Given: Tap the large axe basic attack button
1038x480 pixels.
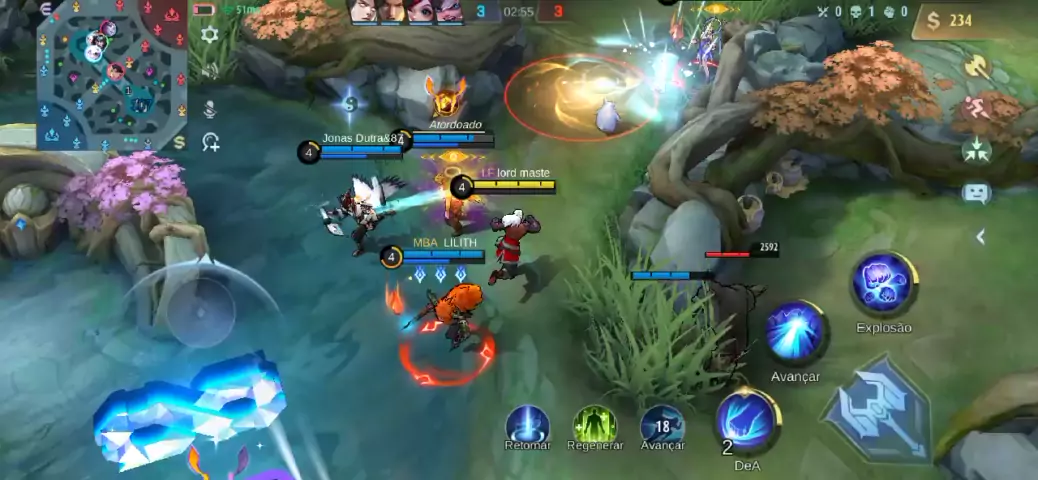Looking at the screenshot, I should tap(876, 412).
